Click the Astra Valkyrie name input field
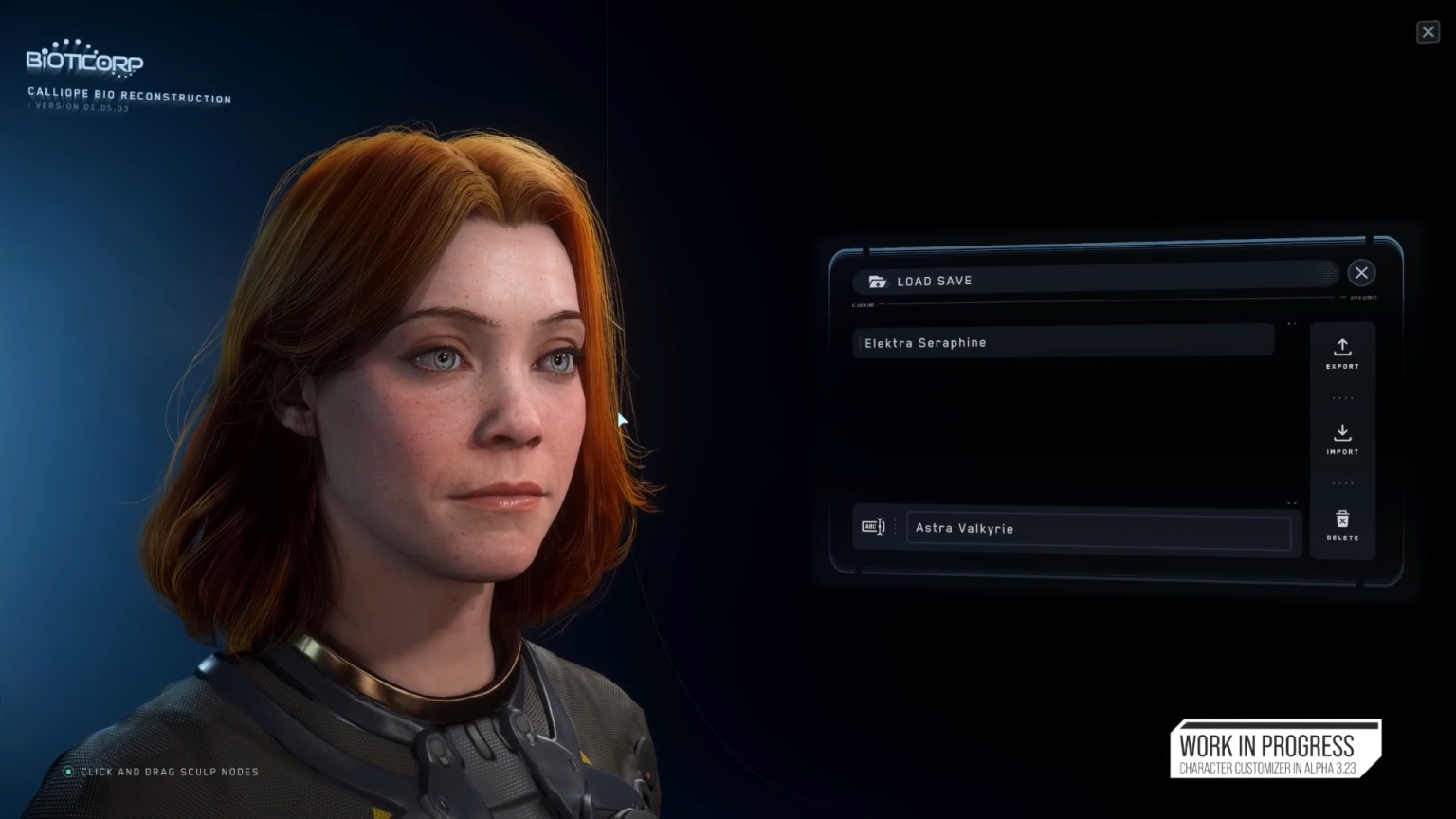This screenshot has width=1456, height=819. pyautogui.click(x=1100, y=528)
